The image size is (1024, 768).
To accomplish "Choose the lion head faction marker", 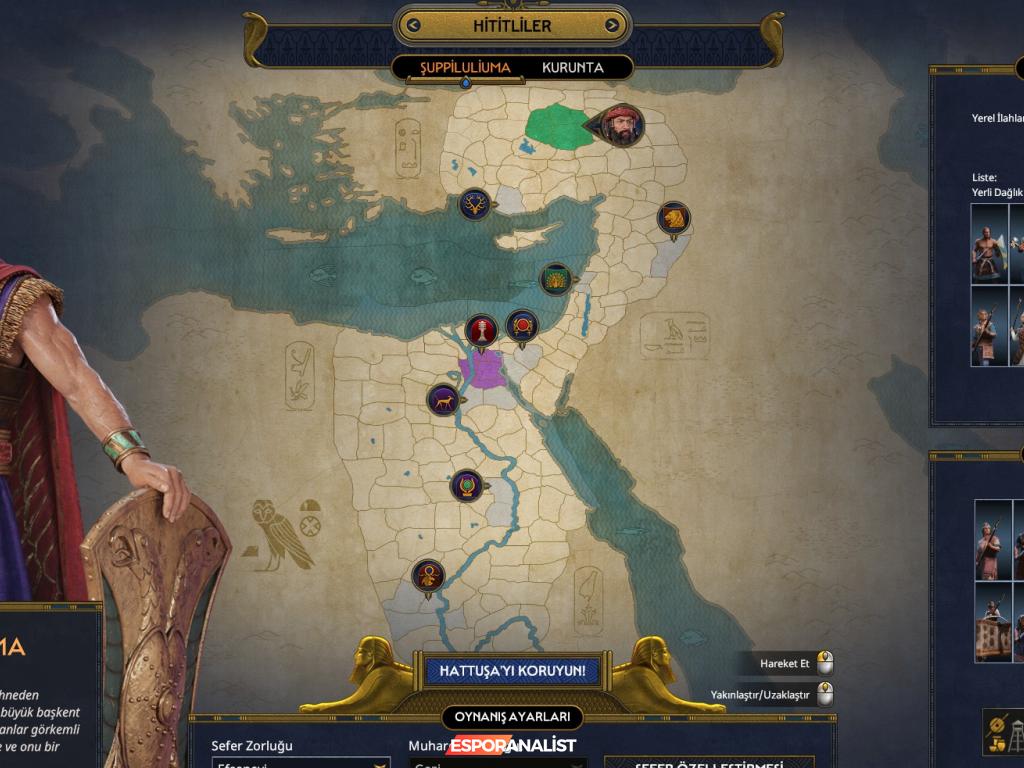I will [x=674, y=218].
